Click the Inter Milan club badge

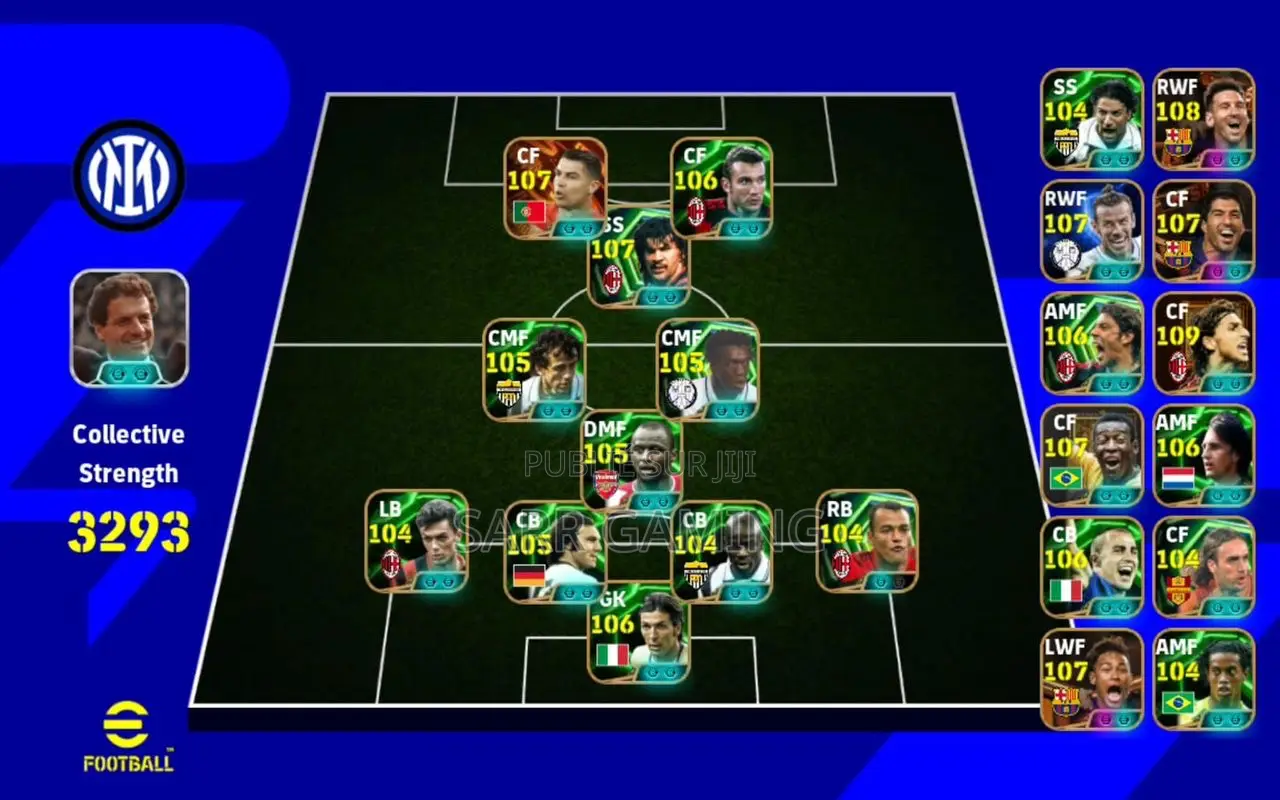tap(128, 172)
